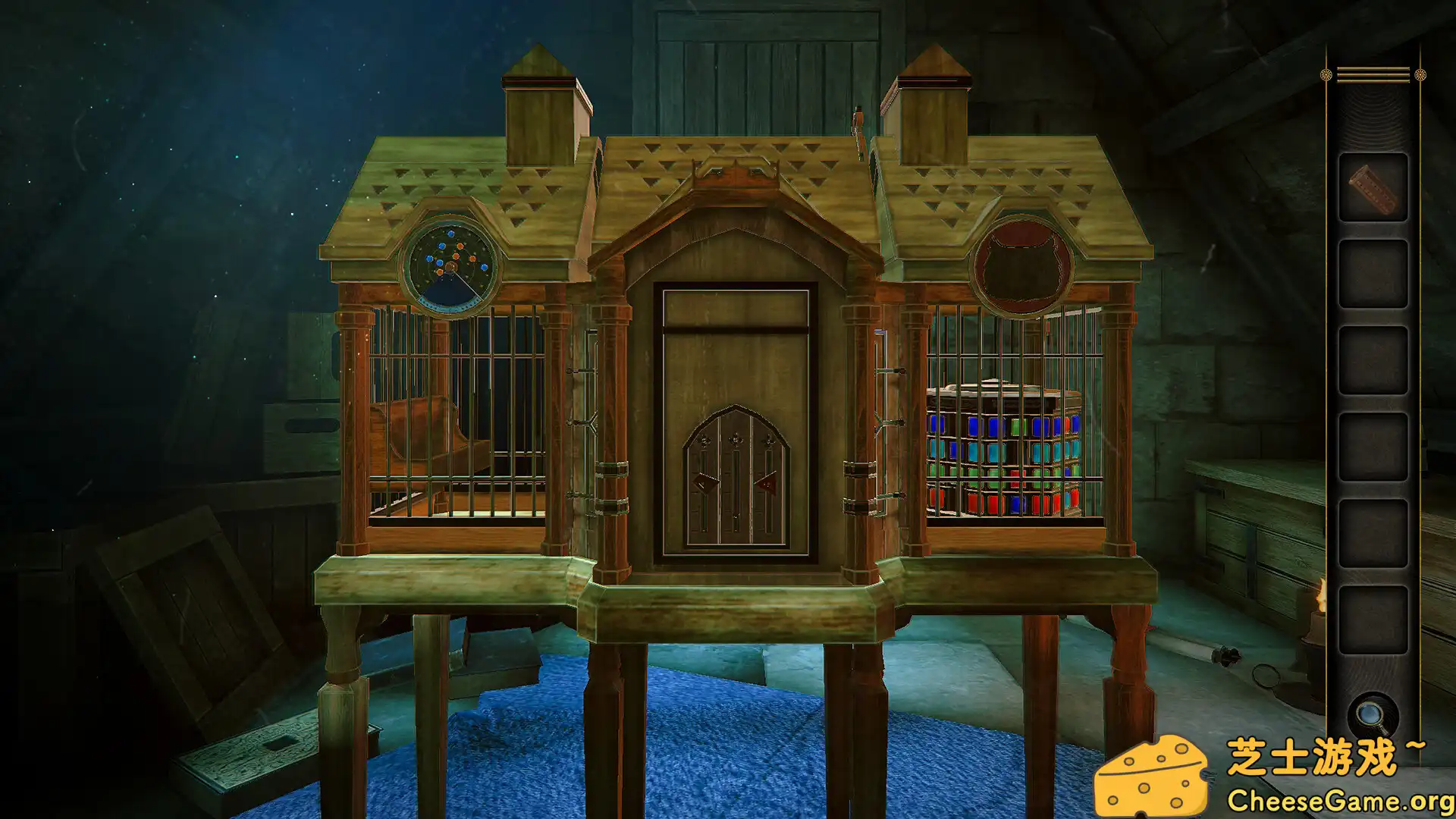Toggle the upper latch on the left cage door

582,371
